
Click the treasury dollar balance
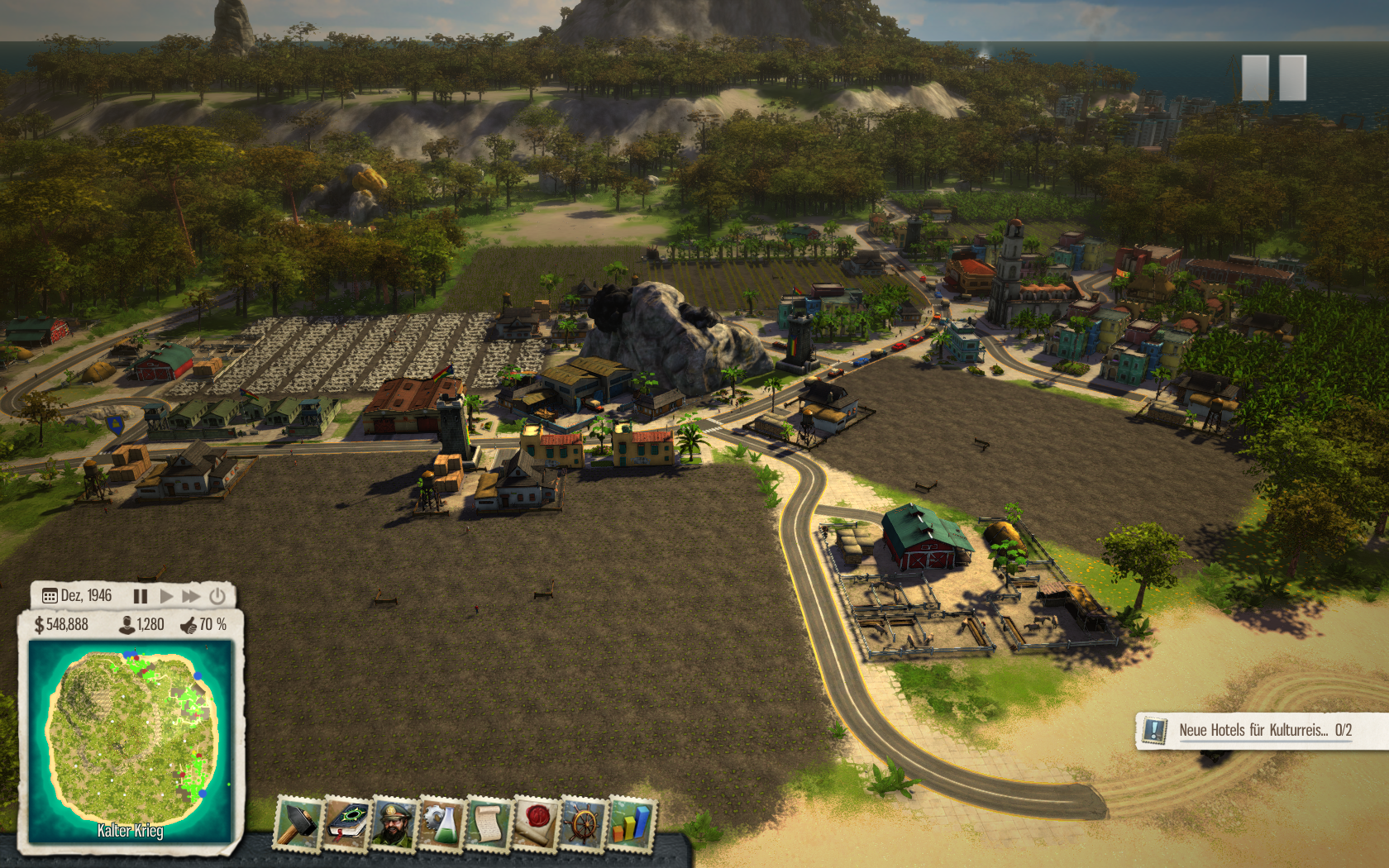coord(61,625)
